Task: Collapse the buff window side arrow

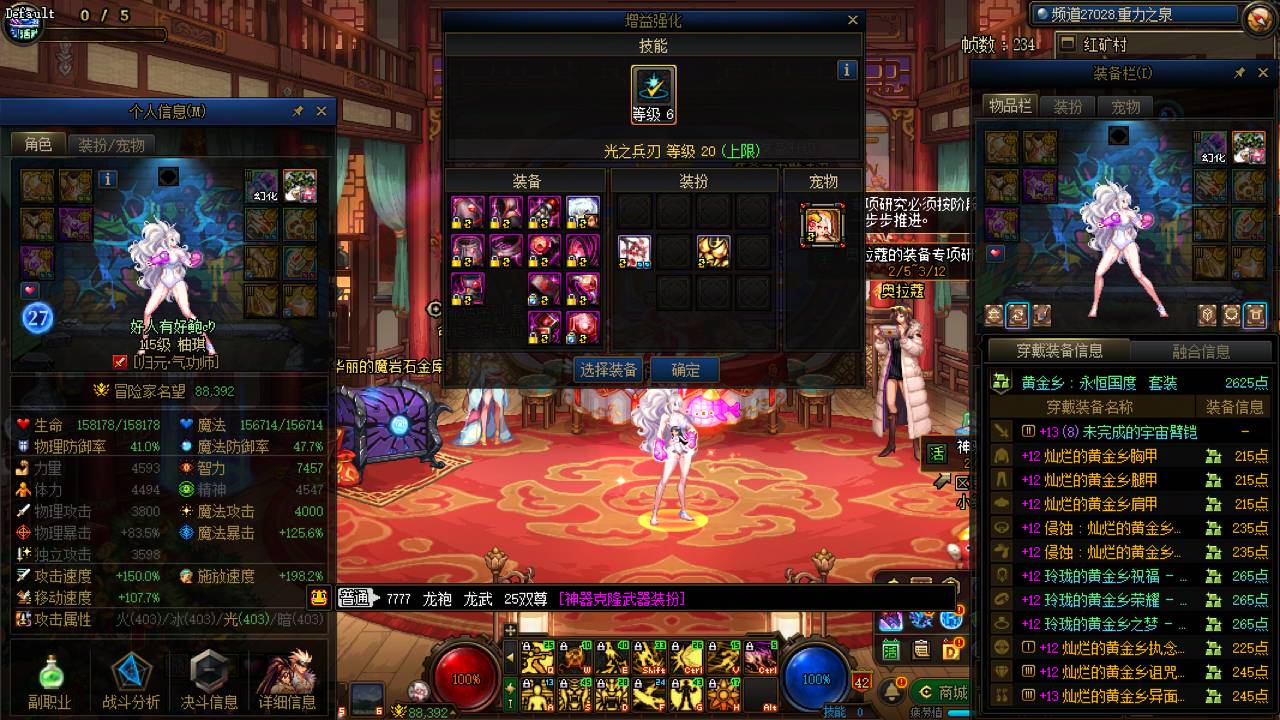Action: pos(433,308)
